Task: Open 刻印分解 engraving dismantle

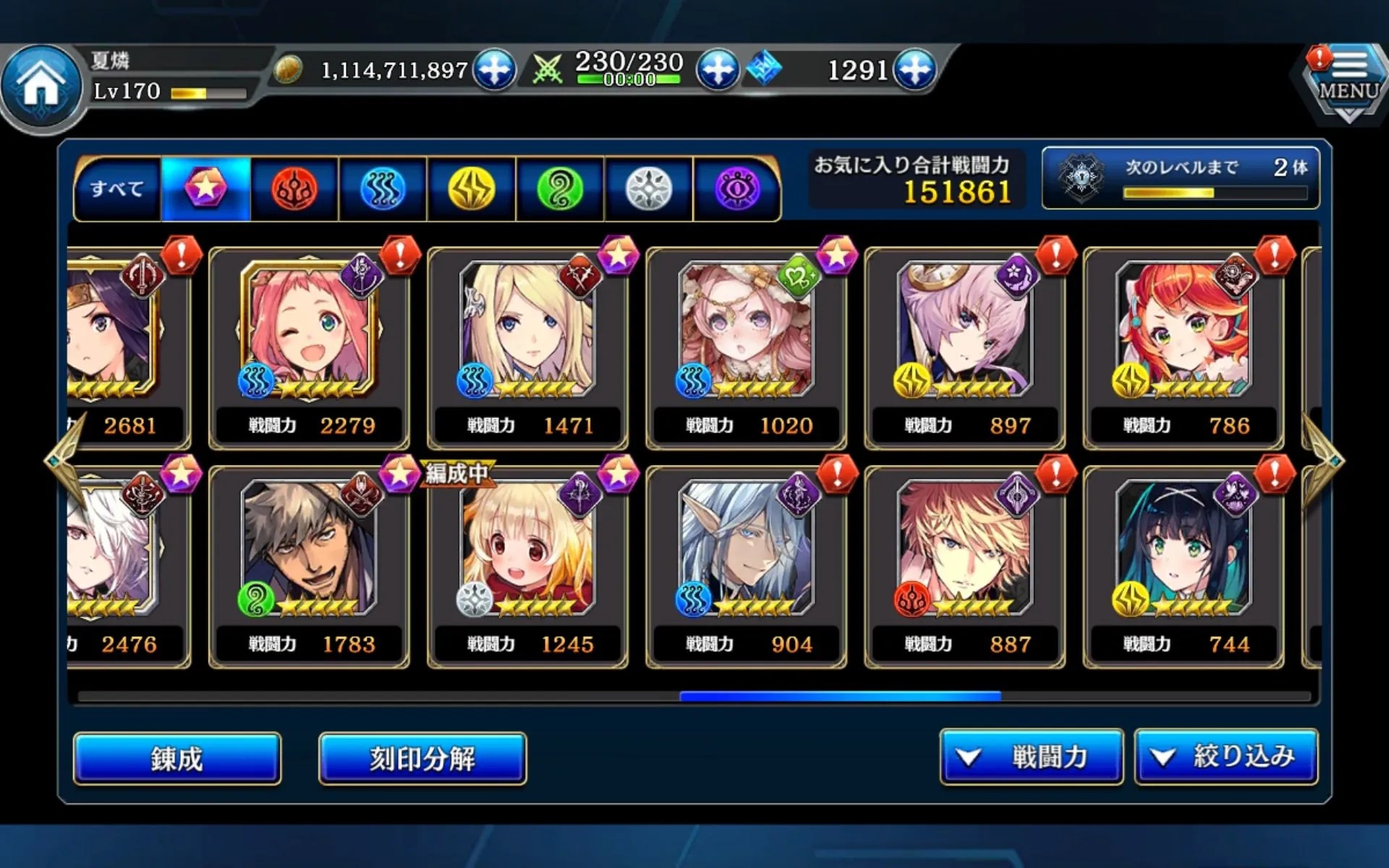Action: pos(422,758)
